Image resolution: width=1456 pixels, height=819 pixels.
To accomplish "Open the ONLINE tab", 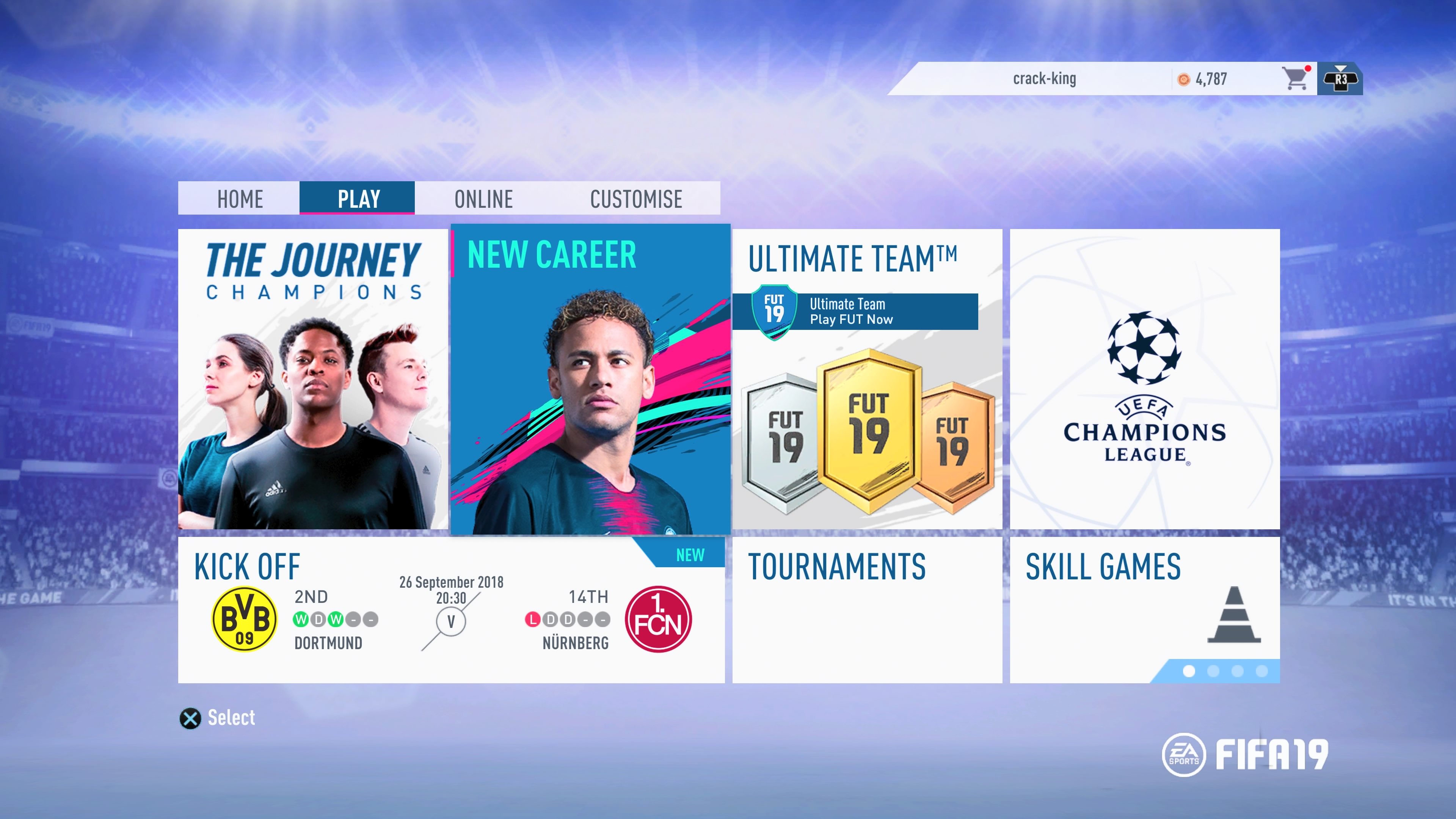I will pos(484,199).
